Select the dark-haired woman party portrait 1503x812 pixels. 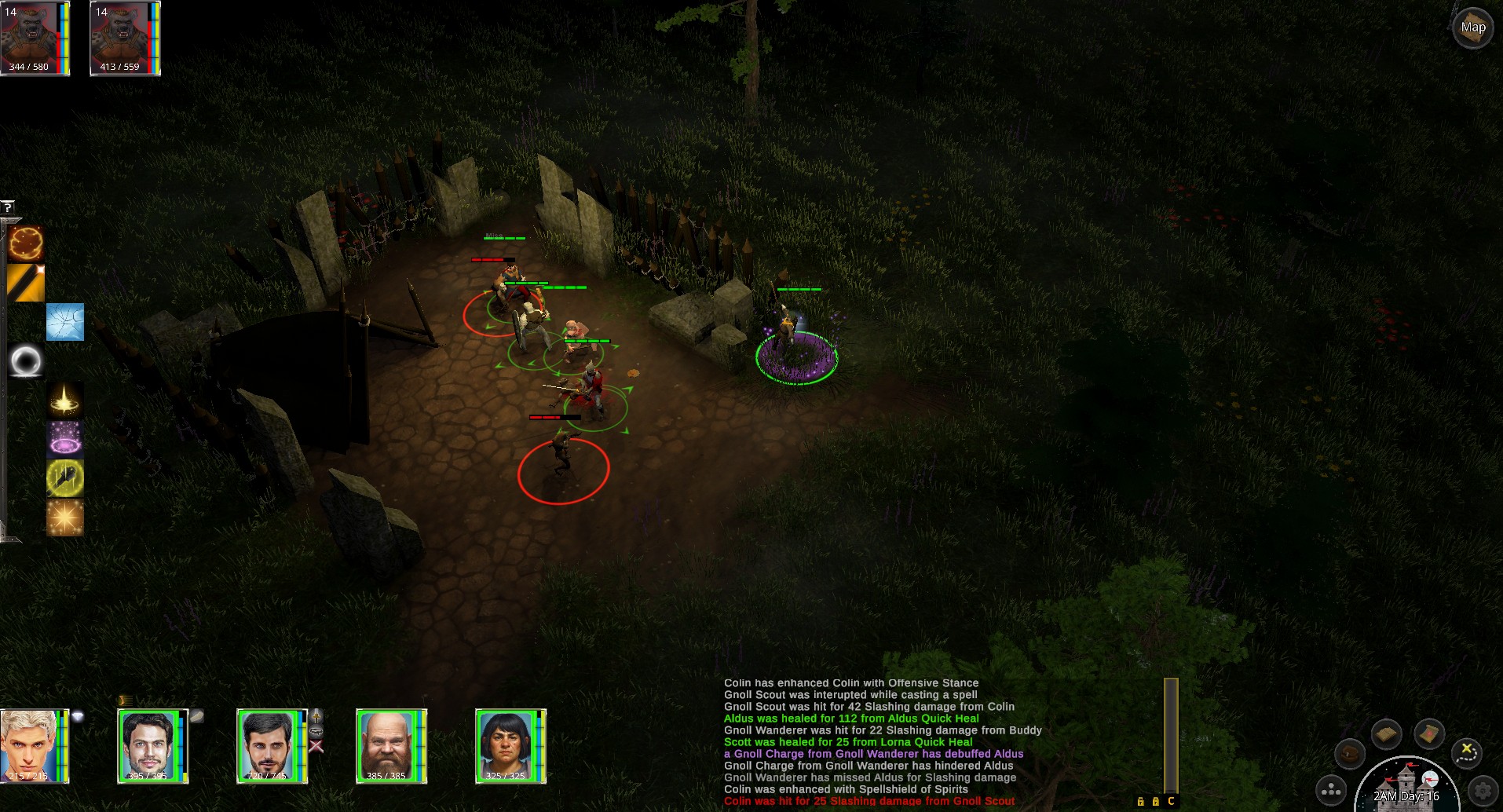coord(507,745)
